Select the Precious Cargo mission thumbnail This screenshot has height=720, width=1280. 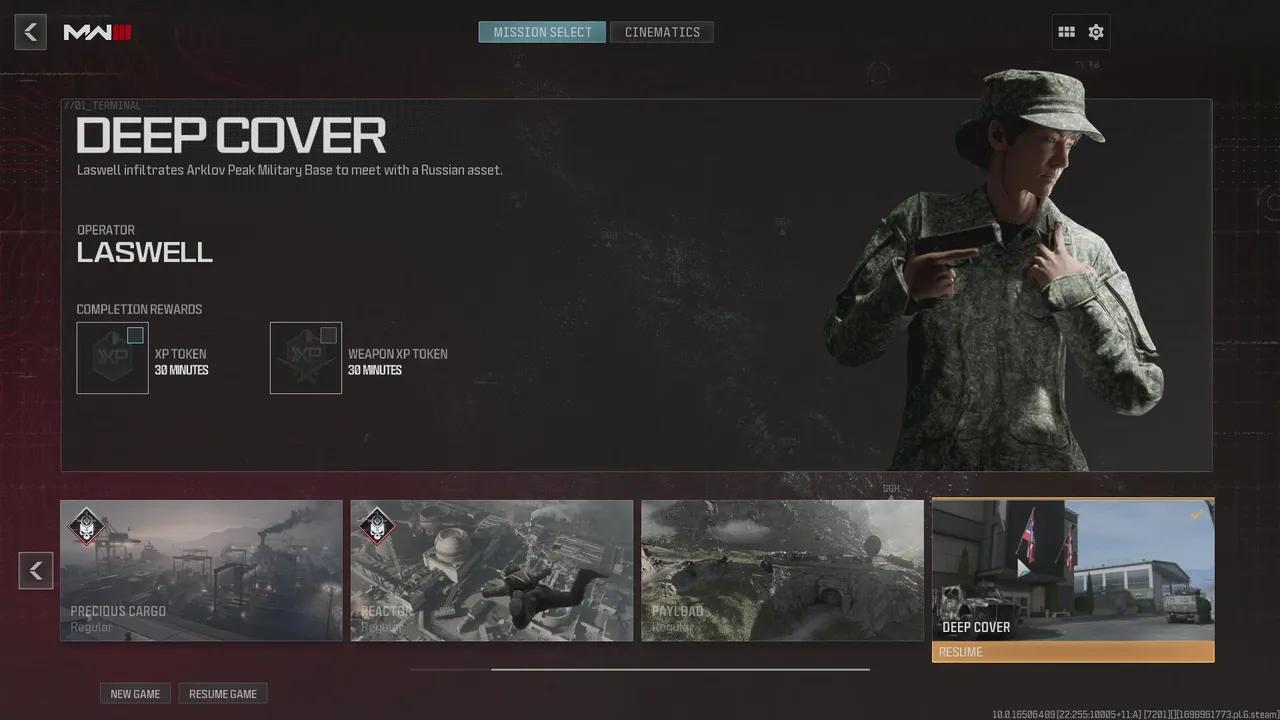tap(200, 569)
